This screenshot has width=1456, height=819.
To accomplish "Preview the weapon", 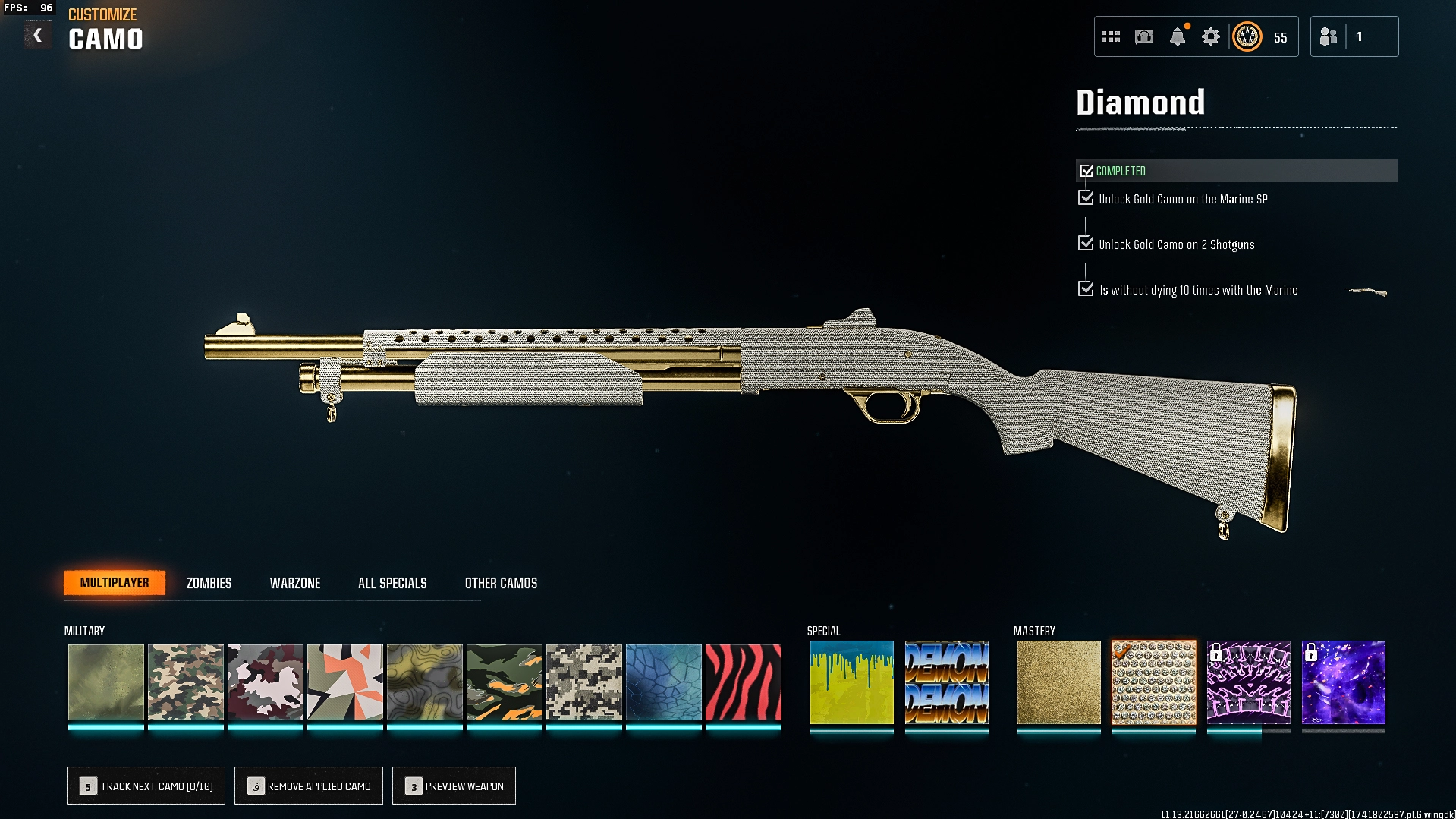I will (x=454, y=786).
